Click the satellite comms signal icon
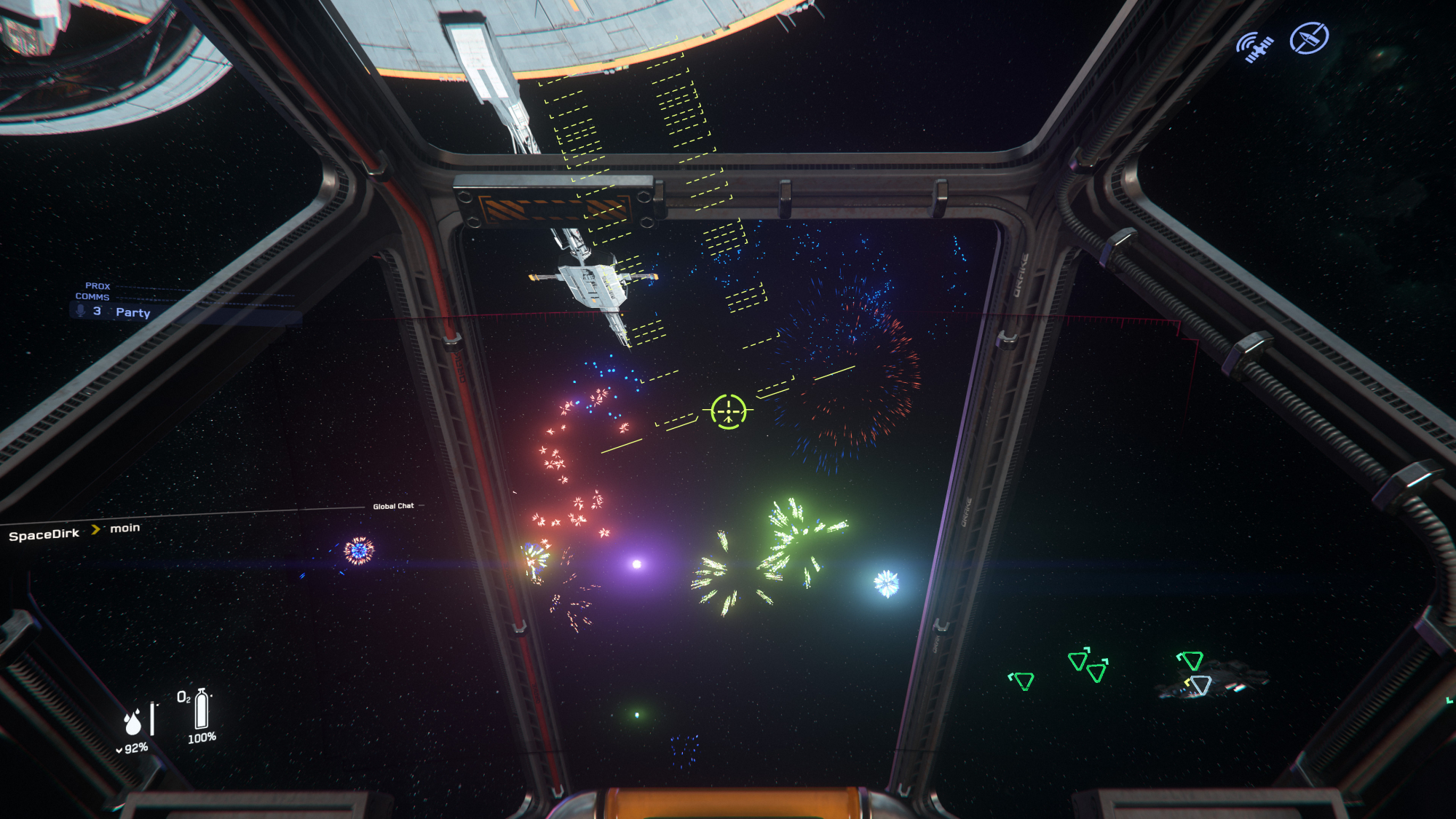The width and height of the screenshot is (1456, 819). [x=1255, y=47]
